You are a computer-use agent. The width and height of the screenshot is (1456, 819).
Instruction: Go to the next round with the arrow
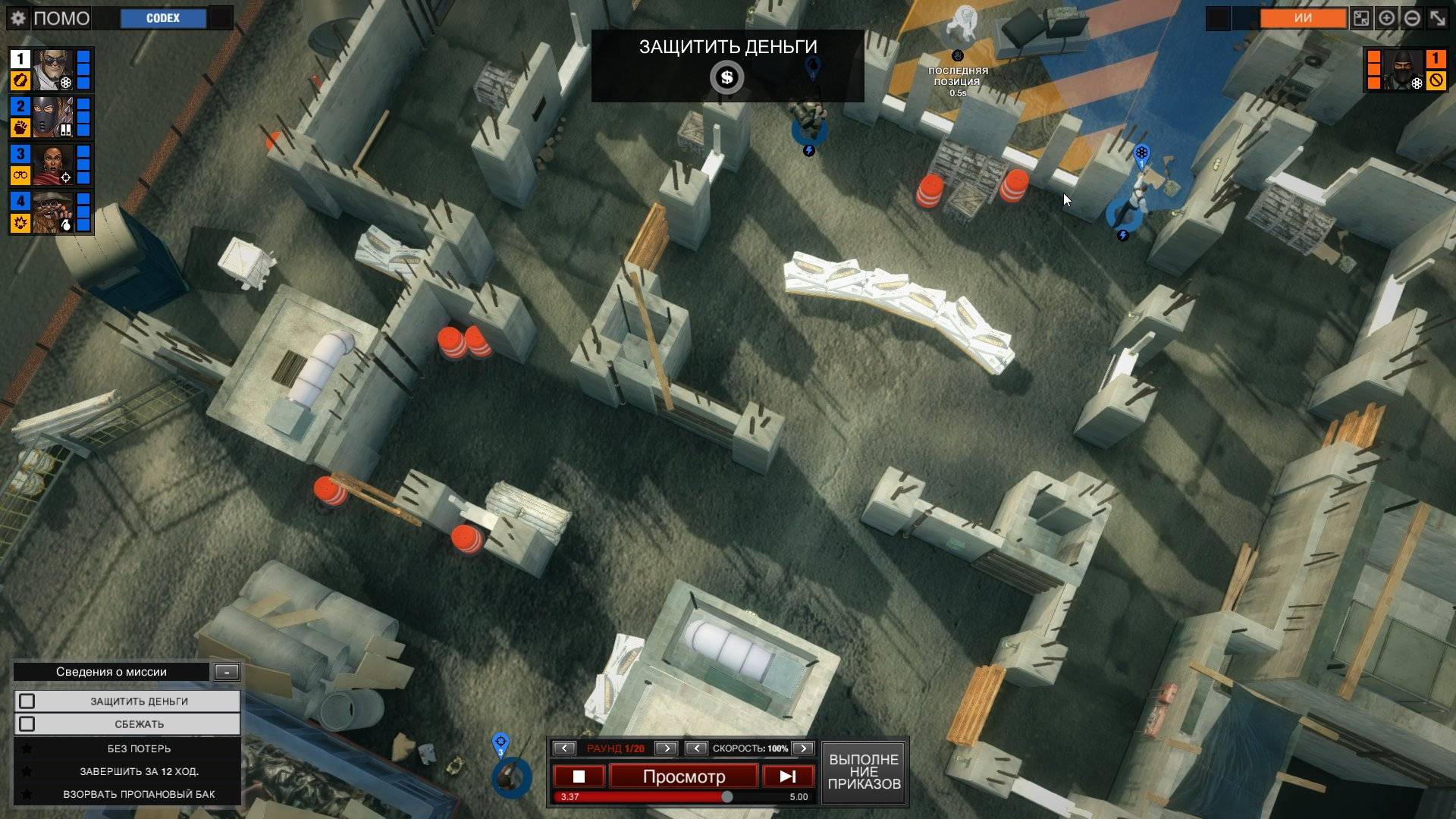point(666,748)
